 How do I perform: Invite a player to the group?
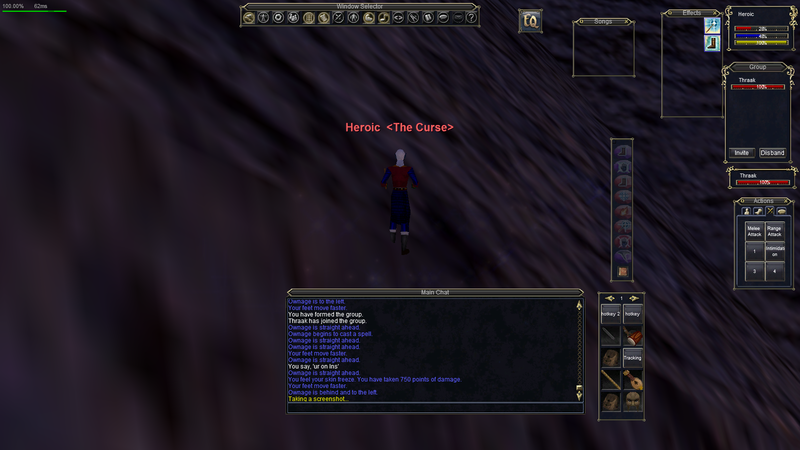(x=742, y=153)
